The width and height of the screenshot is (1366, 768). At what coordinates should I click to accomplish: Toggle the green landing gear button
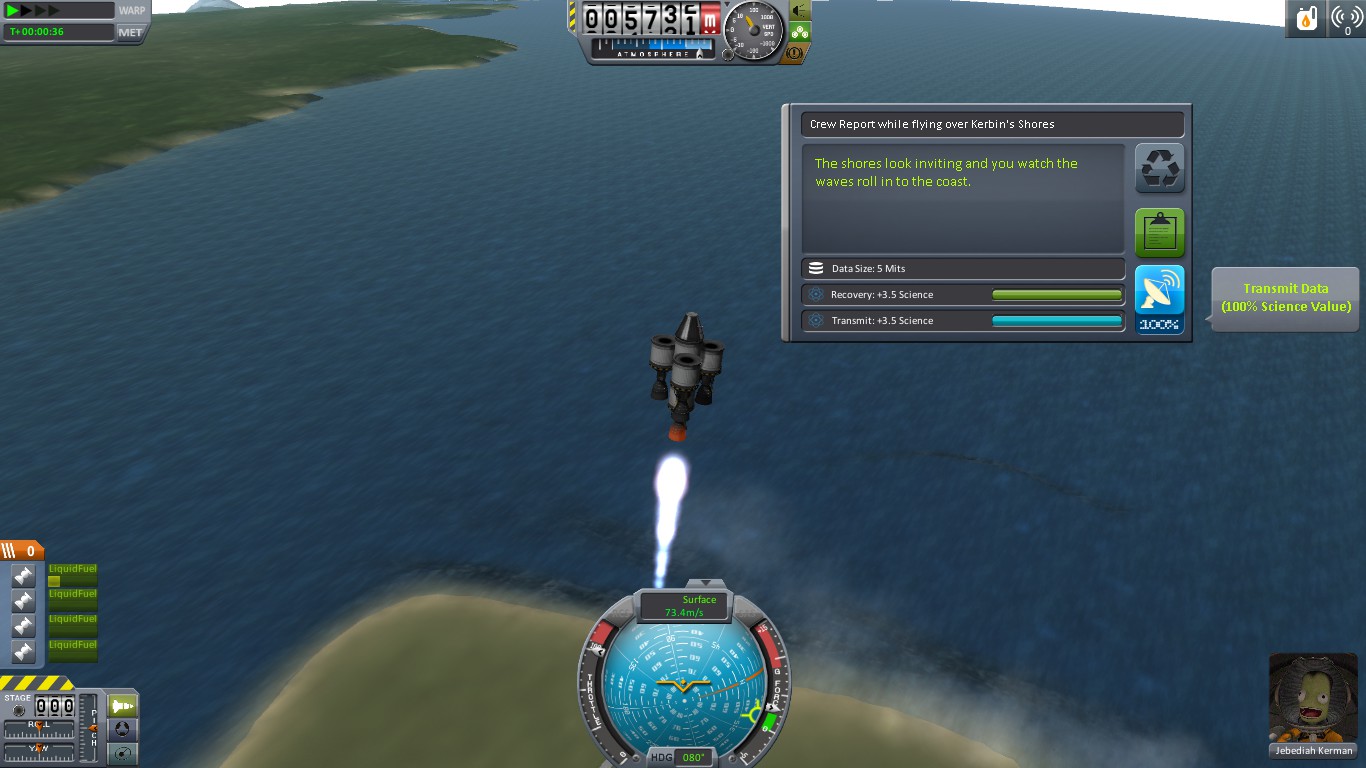click(800, 31)
